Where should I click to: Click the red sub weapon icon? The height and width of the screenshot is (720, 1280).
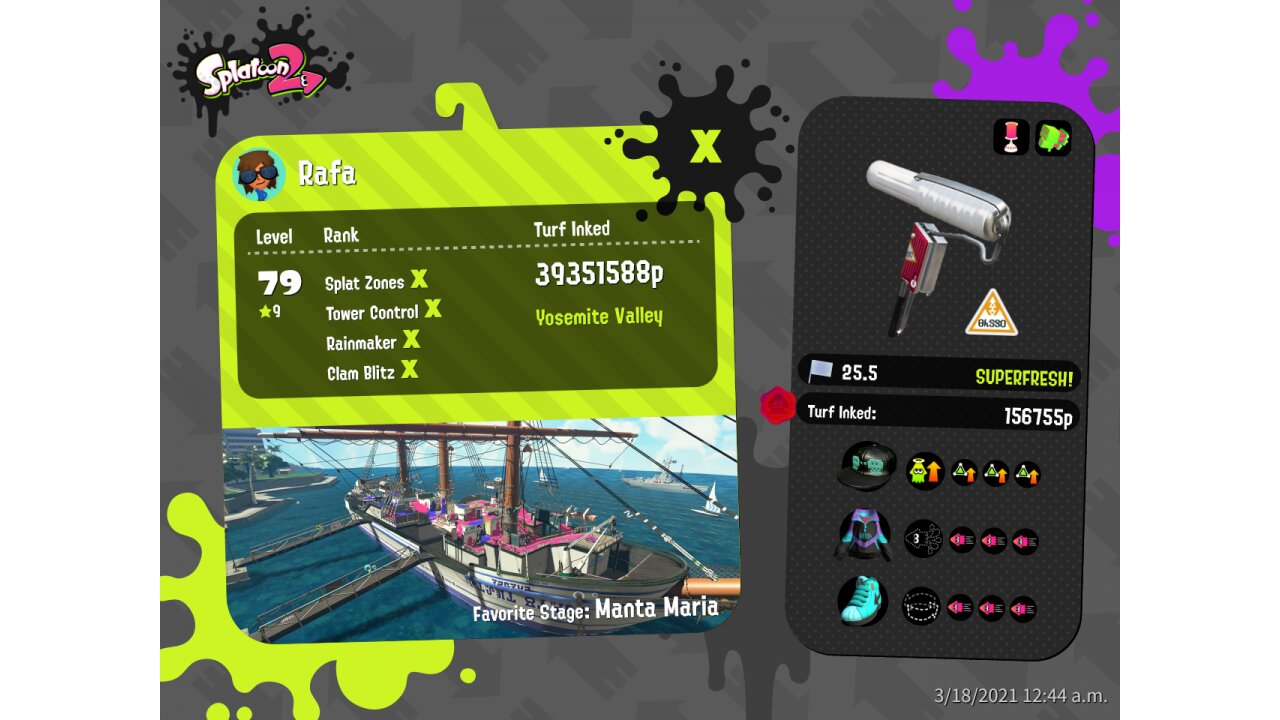[1011, 138]
